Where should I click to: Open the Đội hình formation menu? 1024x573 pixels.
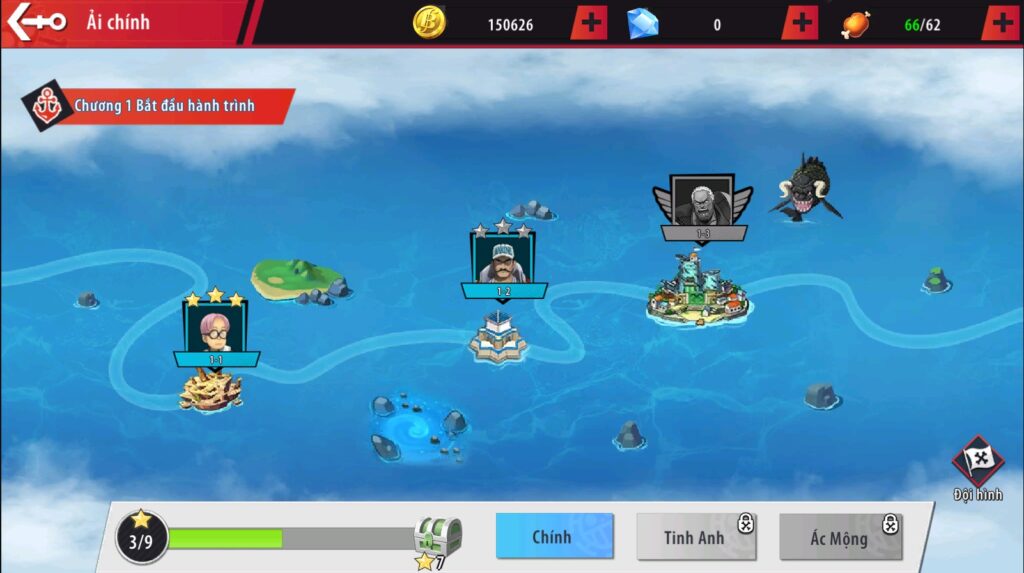(977, 468)
